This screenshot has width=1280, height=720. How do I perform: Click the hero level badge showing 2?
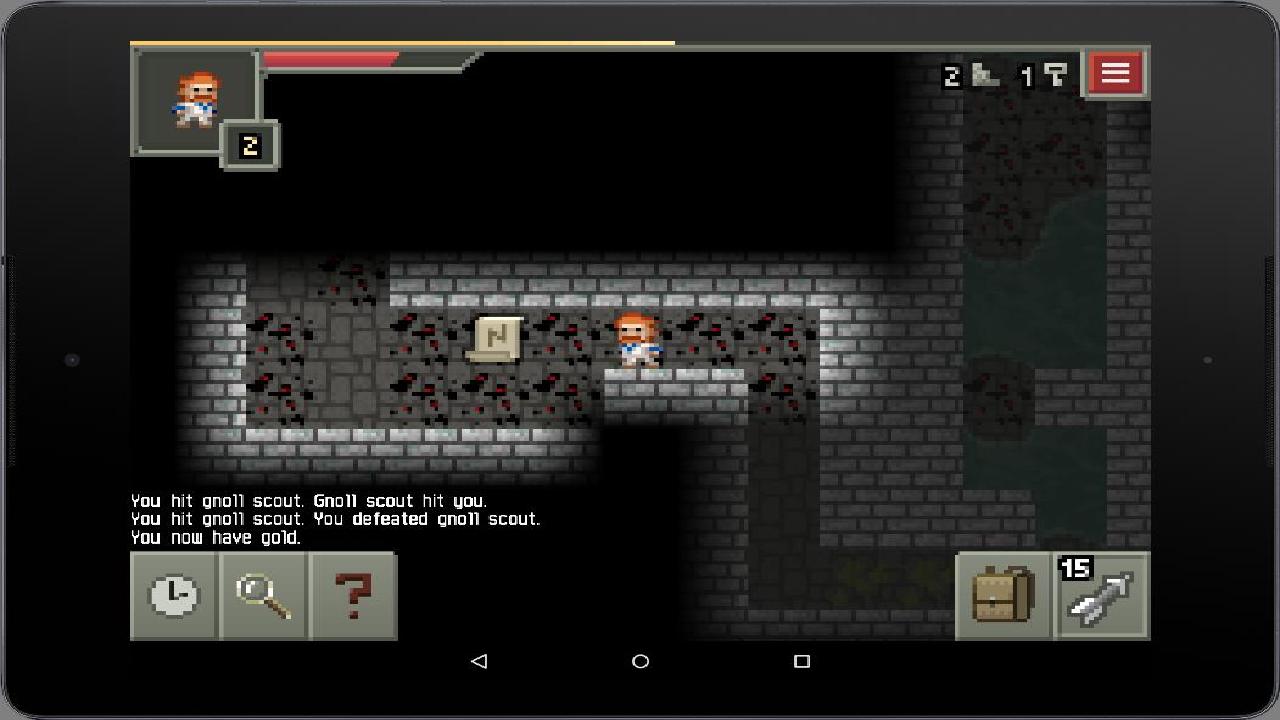coord(248,144)
